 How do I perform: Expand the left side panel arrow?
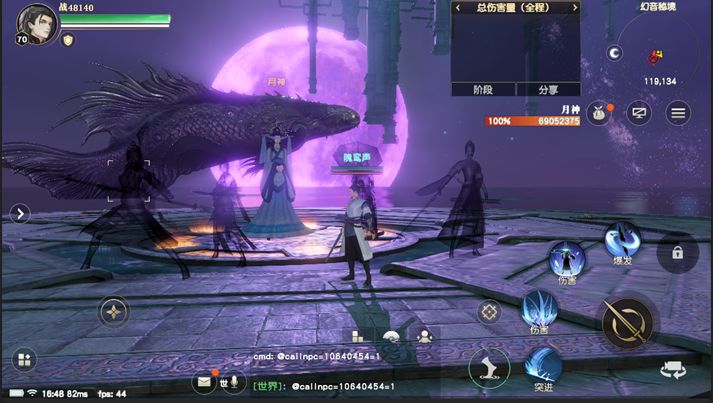tap(21, 213)
